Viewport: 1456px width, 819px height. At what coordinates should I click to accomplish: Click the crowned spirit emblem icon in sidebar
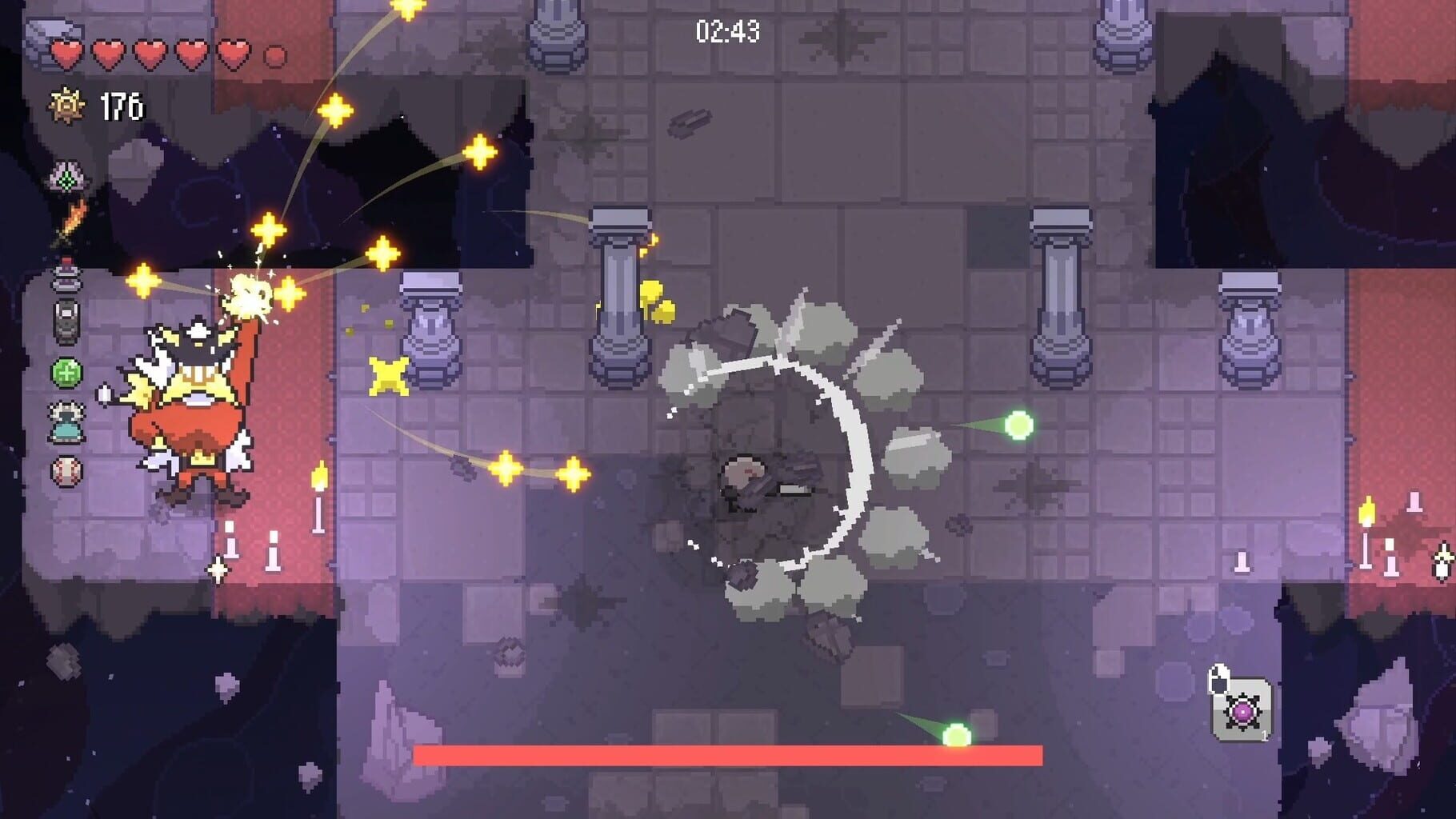66,178
